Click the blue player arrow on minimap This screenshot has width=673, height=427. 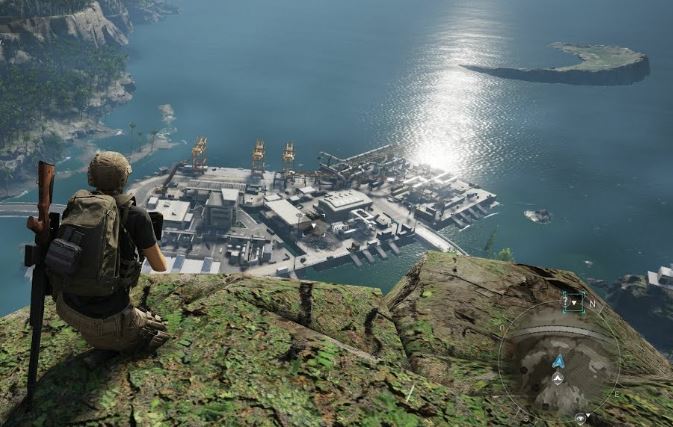click(558, 361)
